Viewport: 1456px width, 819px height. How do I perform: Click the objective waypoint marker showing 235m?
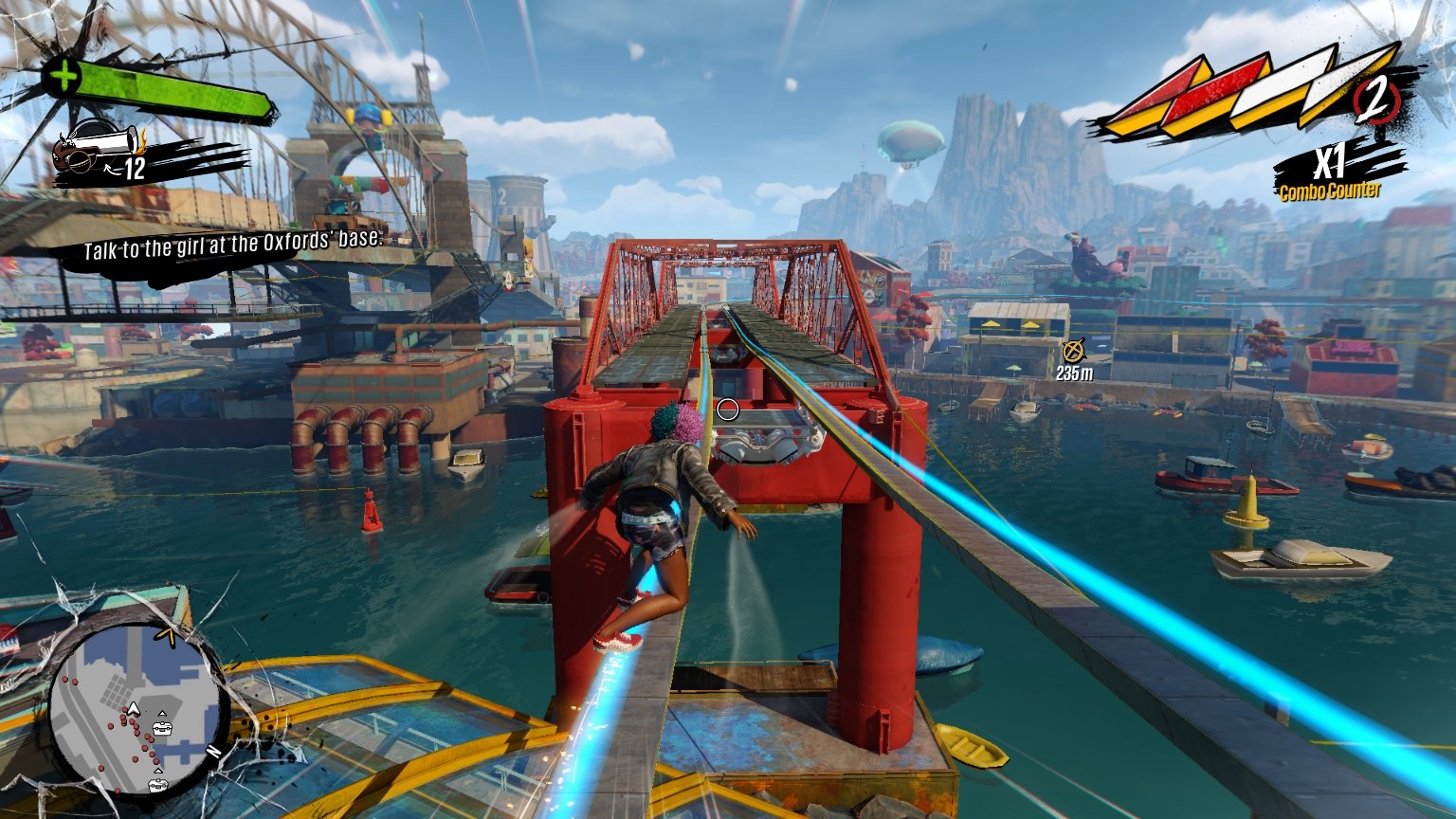[1073, 352]
